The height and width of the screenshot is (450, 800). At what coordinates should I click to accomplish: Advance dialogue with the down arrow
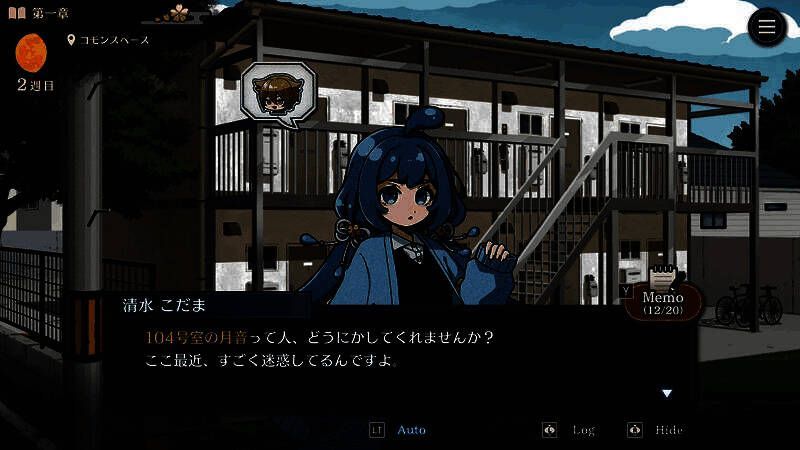pyautogui.click(x=667, y=393)
